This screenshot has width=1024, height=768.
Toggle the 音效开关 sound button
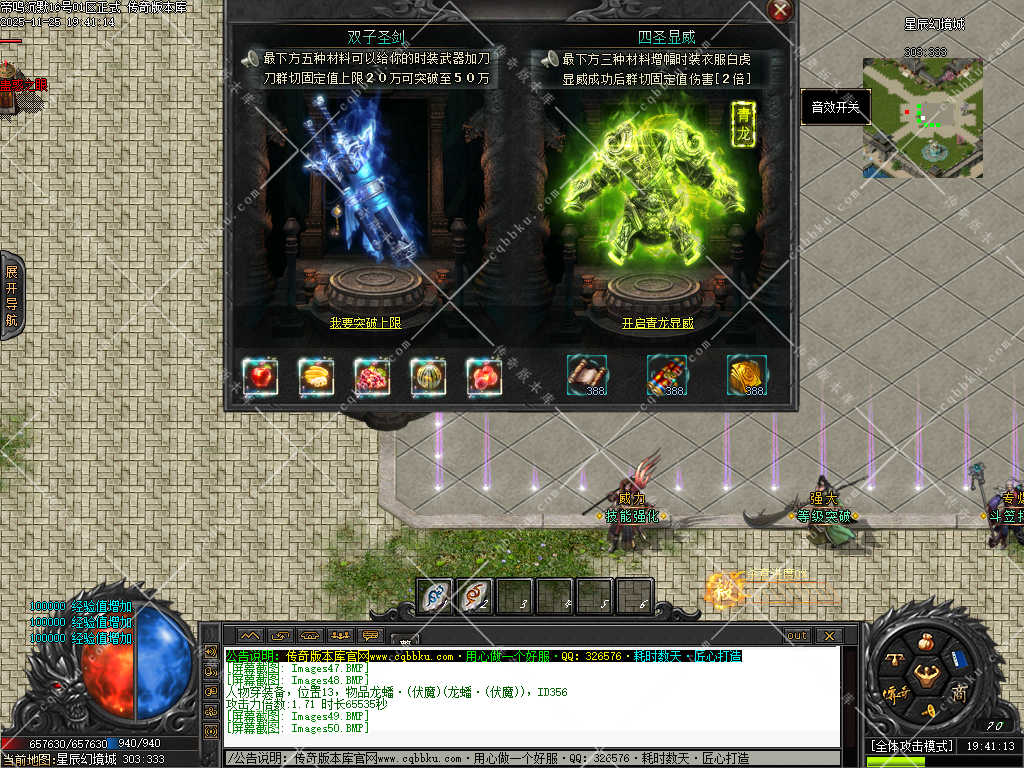pyautogui.click(x=835, y=107)
